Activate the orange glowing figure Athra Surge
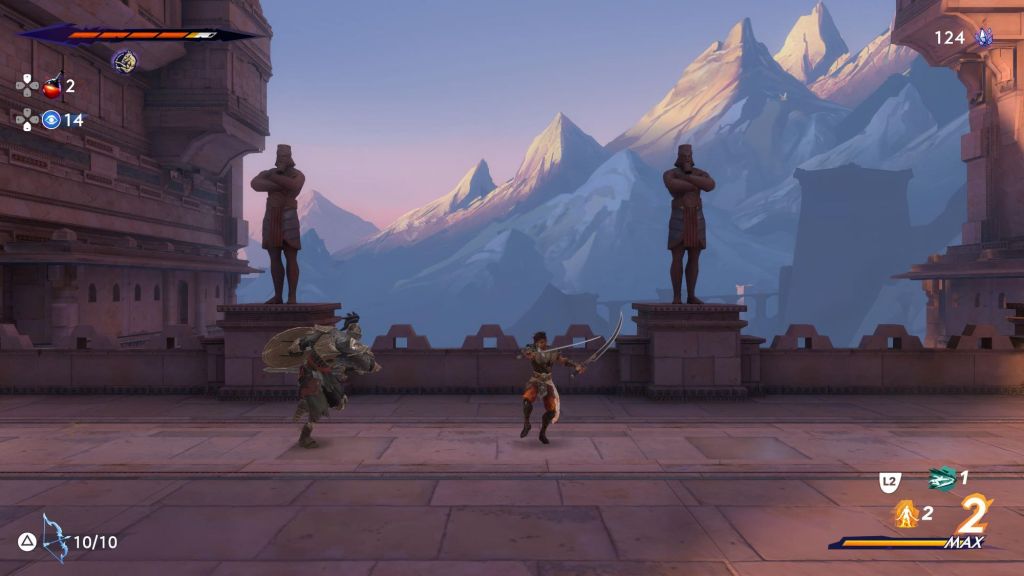This screenshot has width=1024, height=576. pos(906,514)
